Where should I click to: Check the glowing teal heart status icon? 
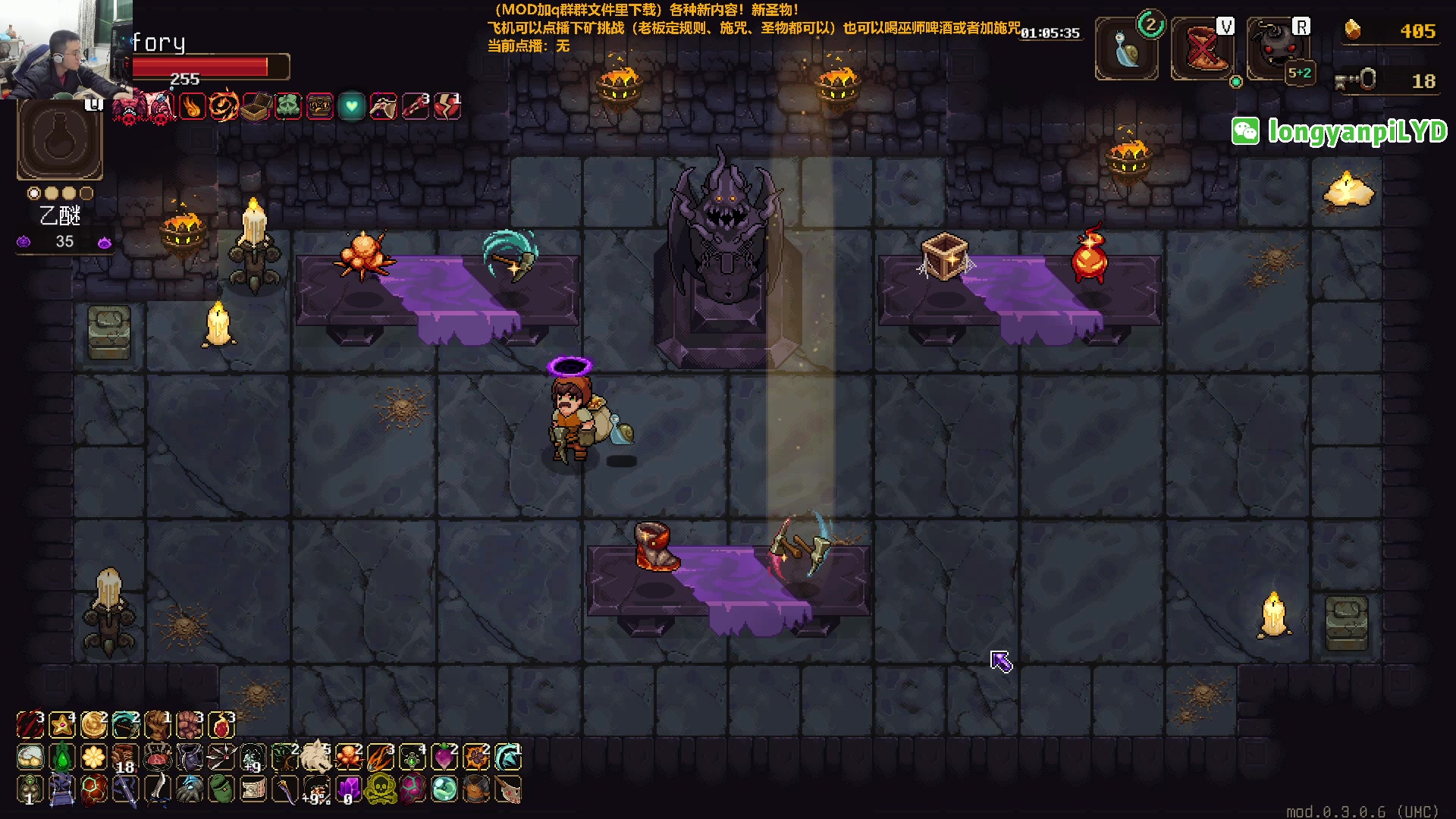pyautogui.click(x=351, y=107)
